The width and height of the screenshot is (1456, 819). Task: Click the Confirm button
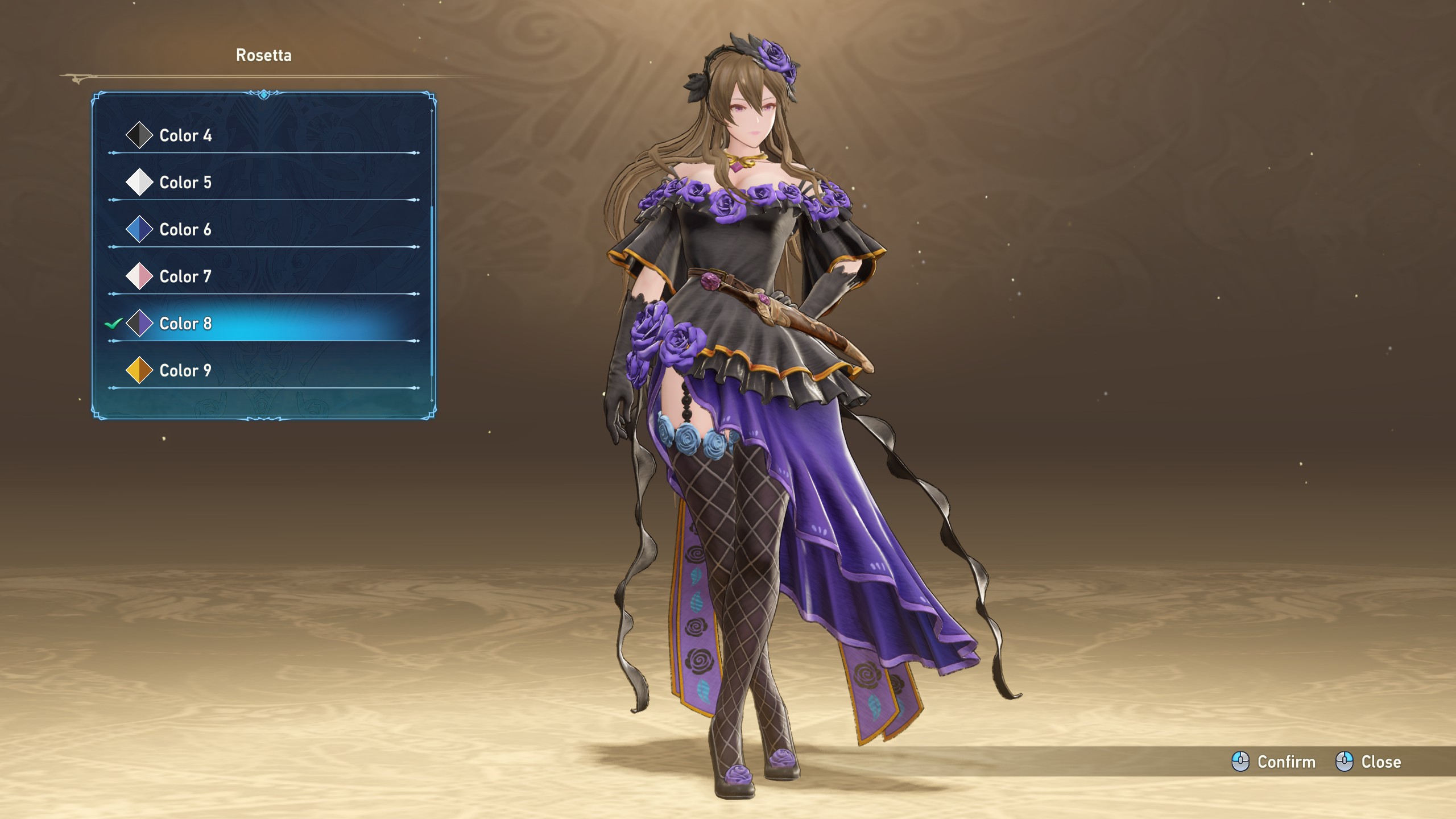coord(1274,762)
